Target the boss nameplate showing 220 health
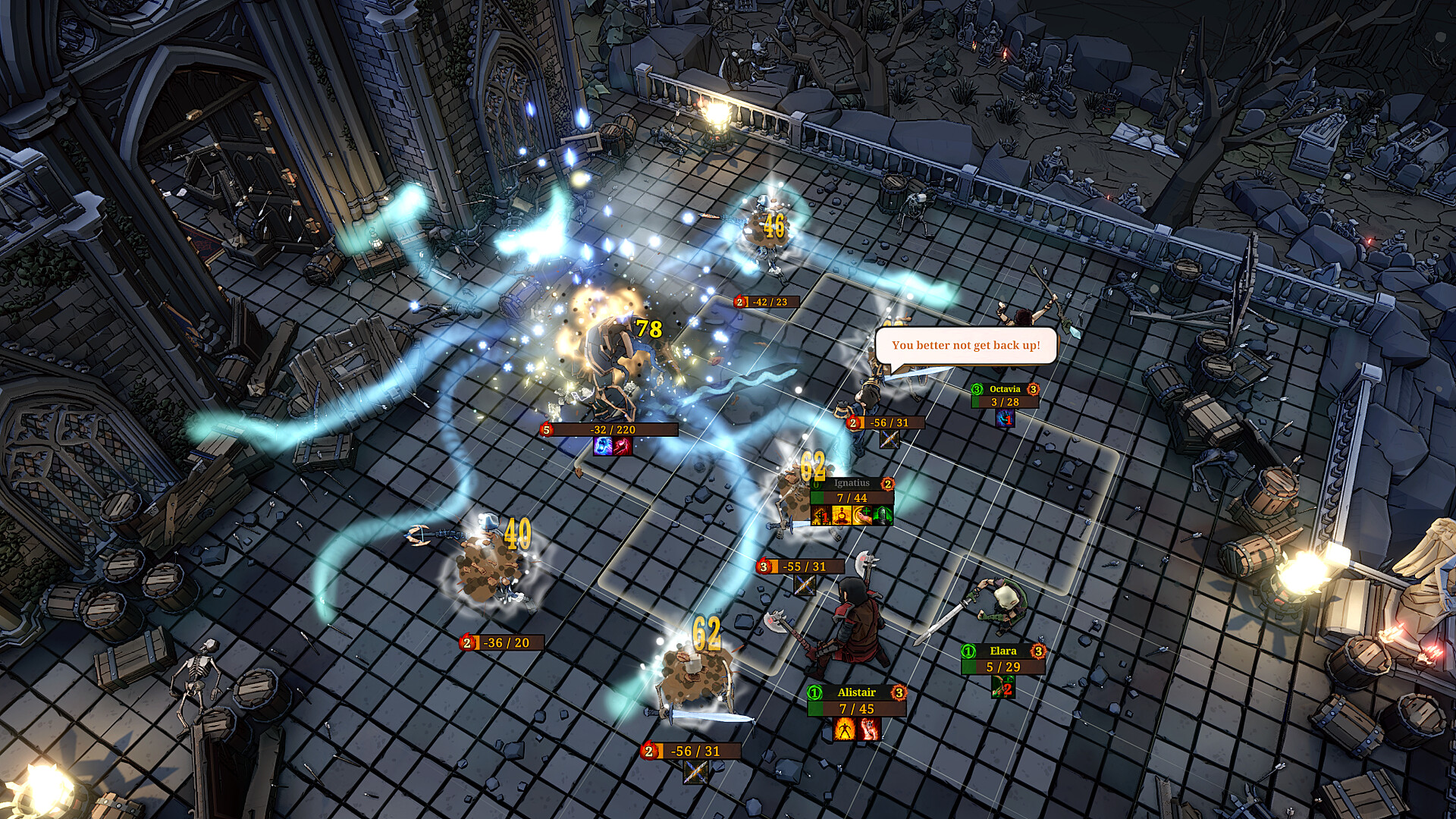The width and height of the screenshot is (1456, 819). tap(611, 430)
